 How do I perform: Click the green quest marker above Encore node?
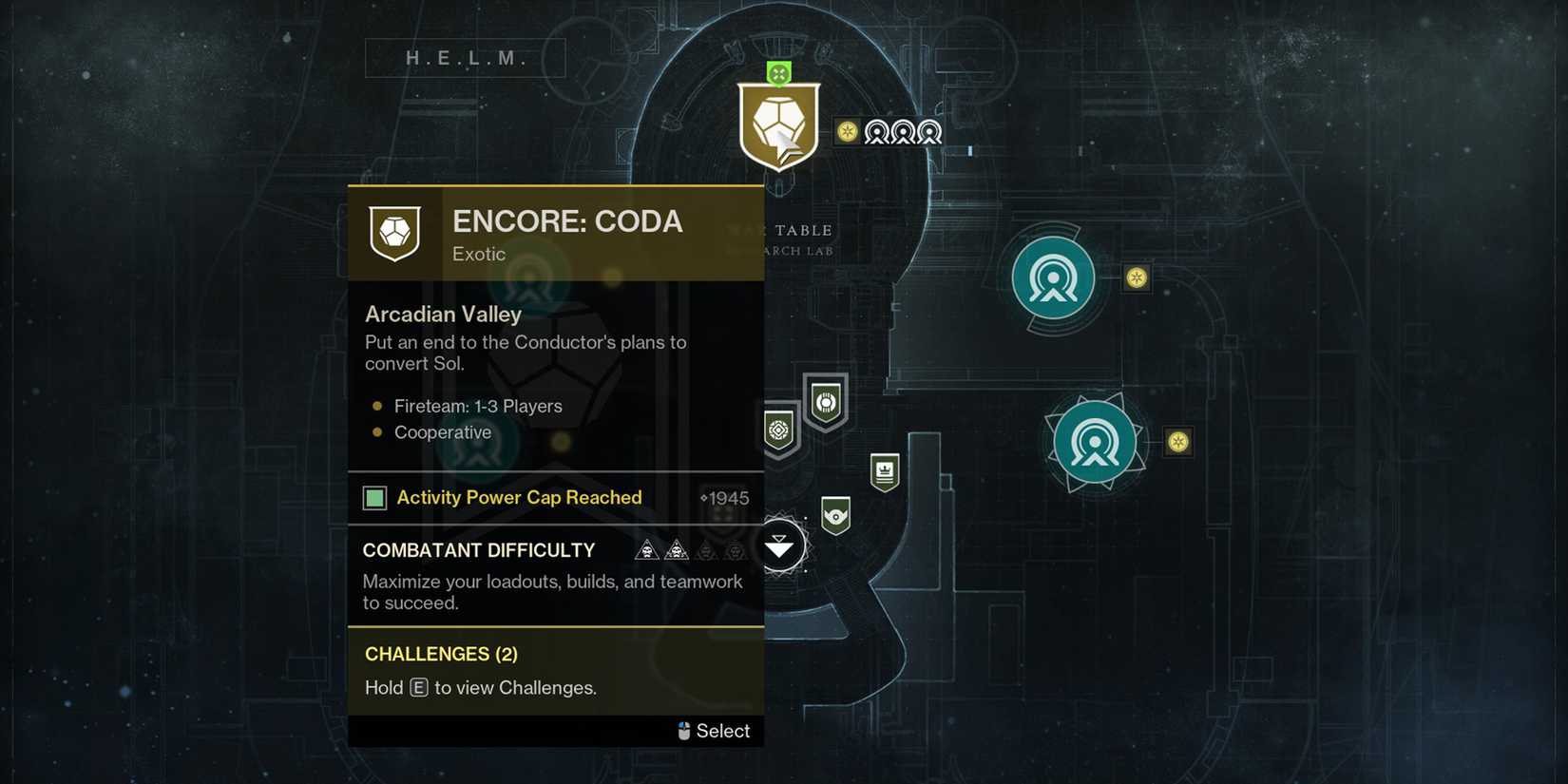777,69
